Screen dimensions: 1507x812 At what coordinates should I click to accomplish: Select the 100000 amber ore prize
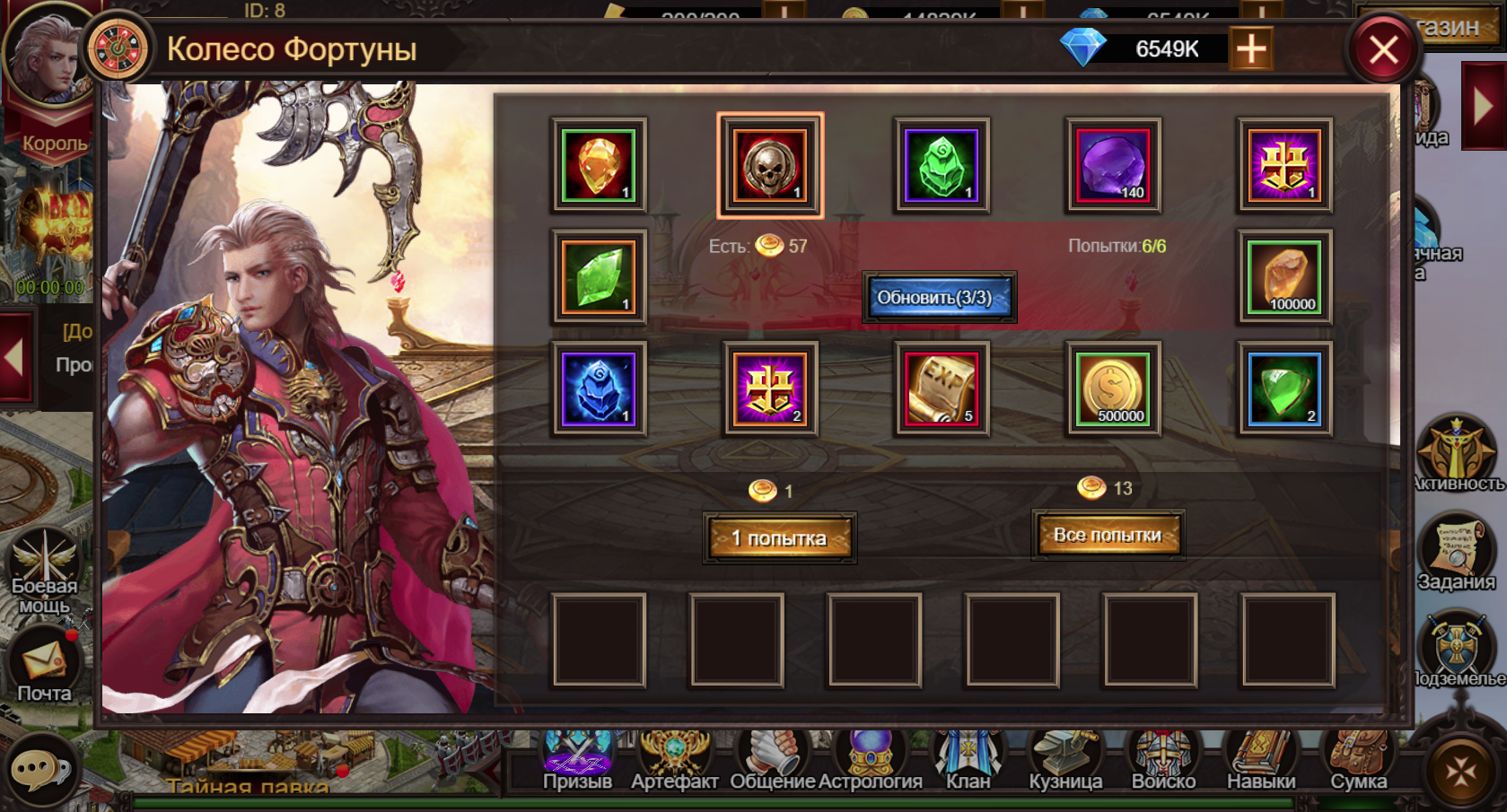(1284, 277)
